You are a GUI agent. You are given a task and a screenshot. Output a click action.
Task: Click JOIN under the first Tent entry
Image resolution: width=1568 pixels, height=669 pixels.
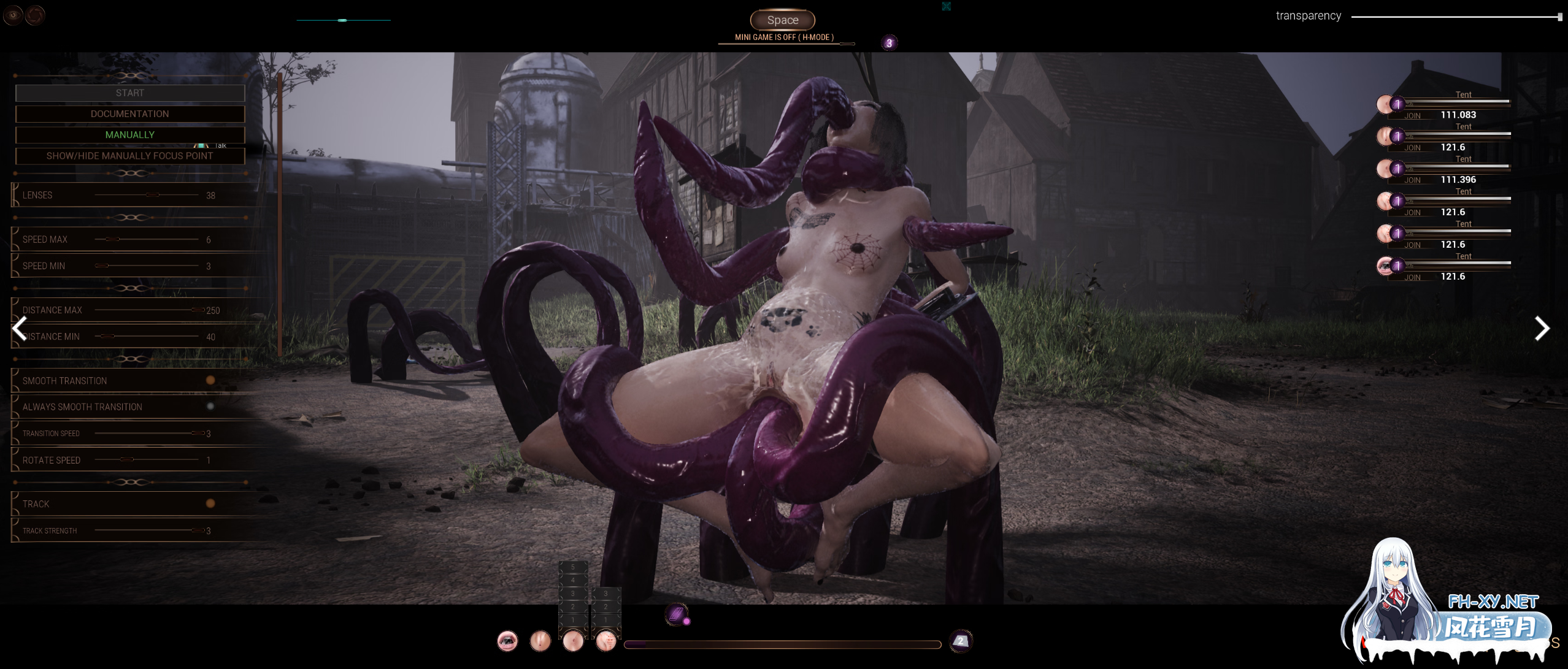click(1413, 115)
